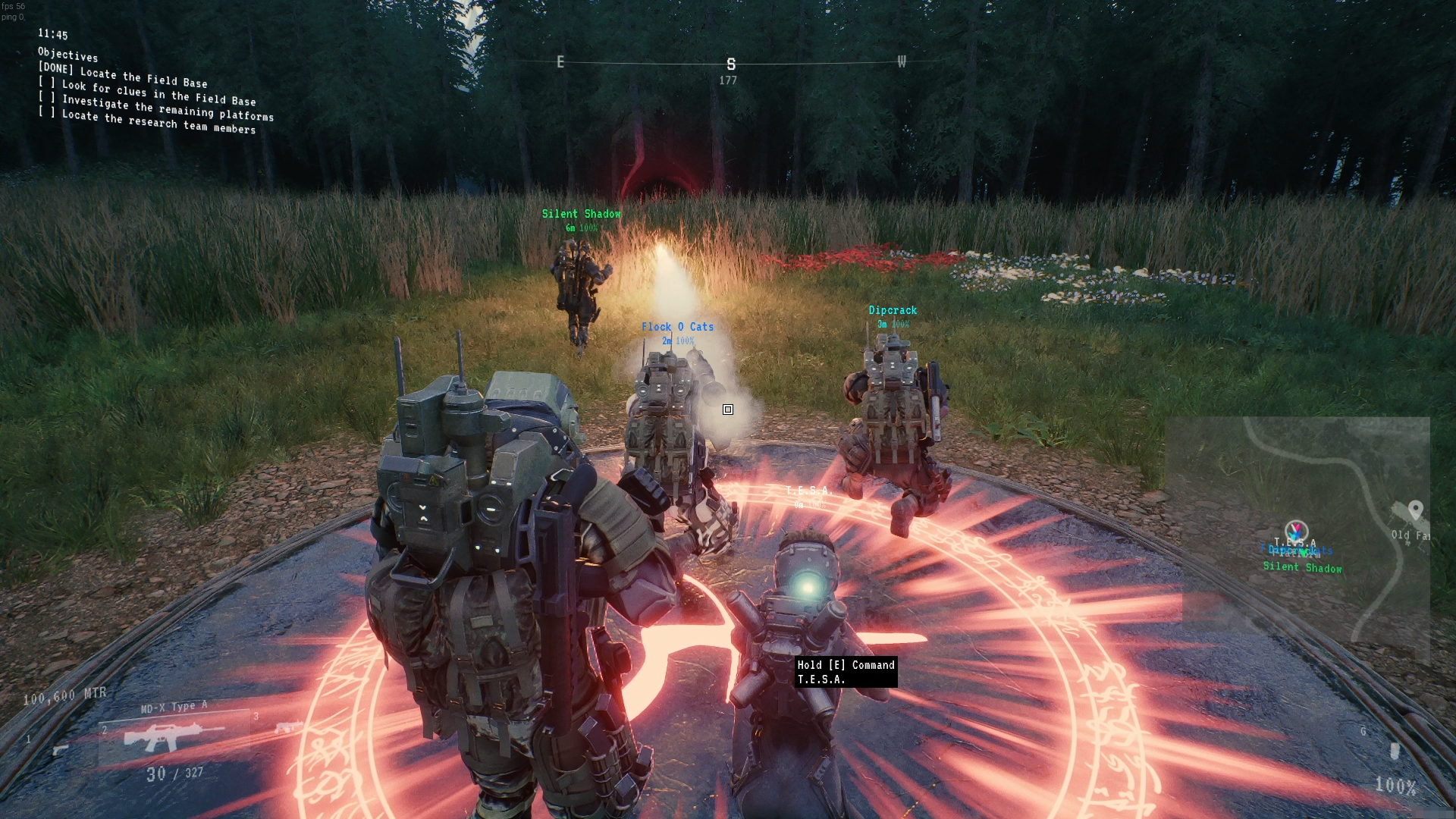The width and height of the screenshot is (1456, 819).
Task: Click the Dipcrack teammate nameplate
Action: point(893,310)
